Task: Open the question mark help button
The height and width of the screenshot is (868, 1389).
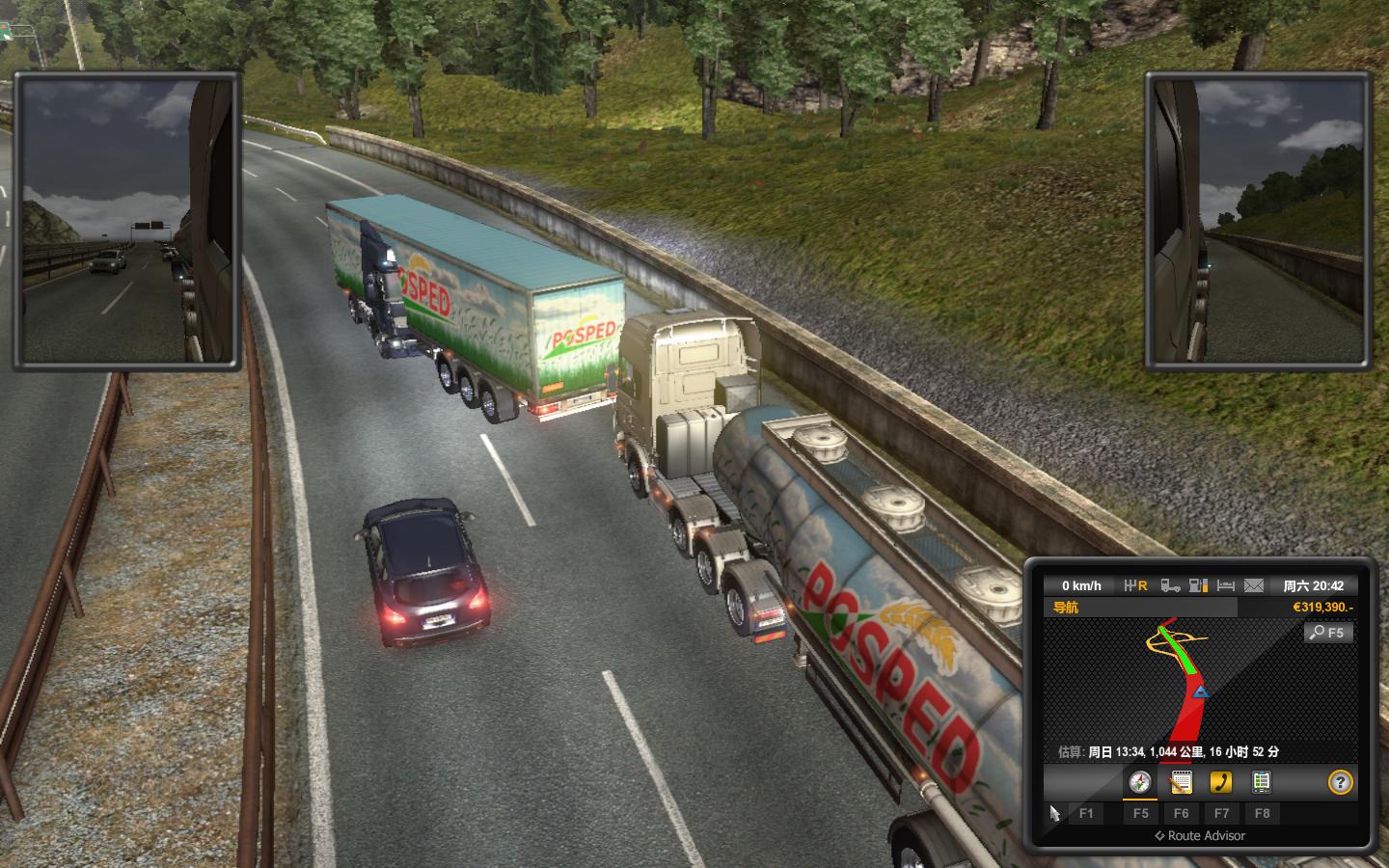Action: (1340, 782)
